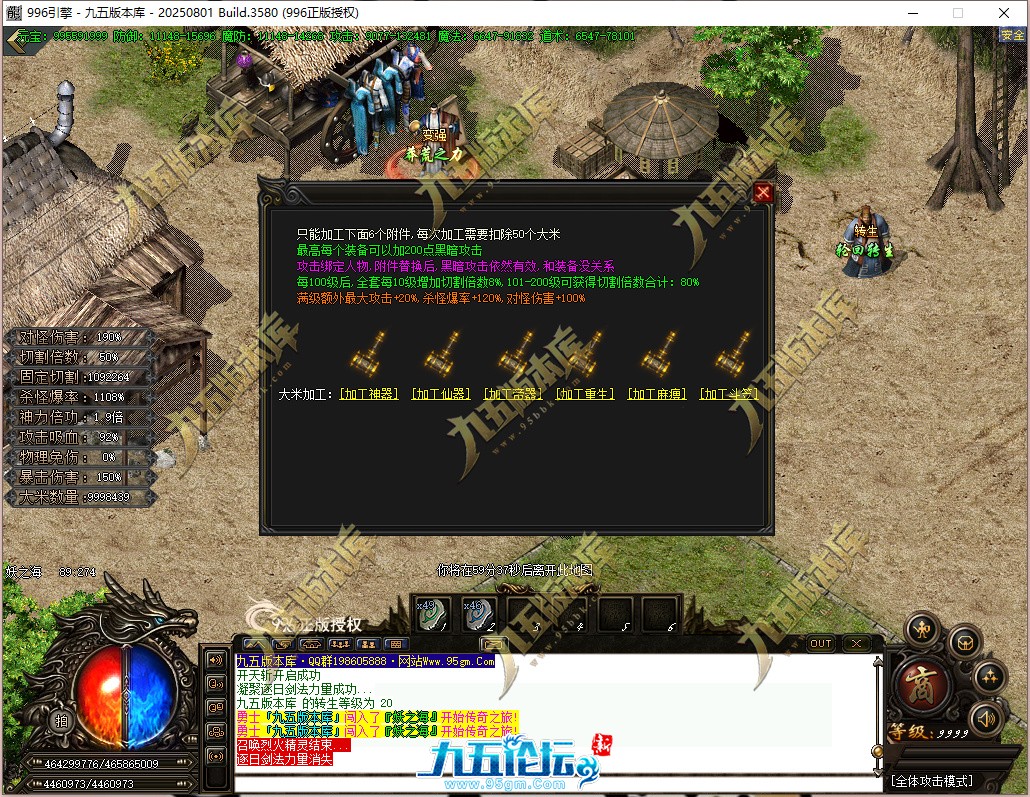
Task: Open the character panel with the figure icon
Action: pos(921,629)
